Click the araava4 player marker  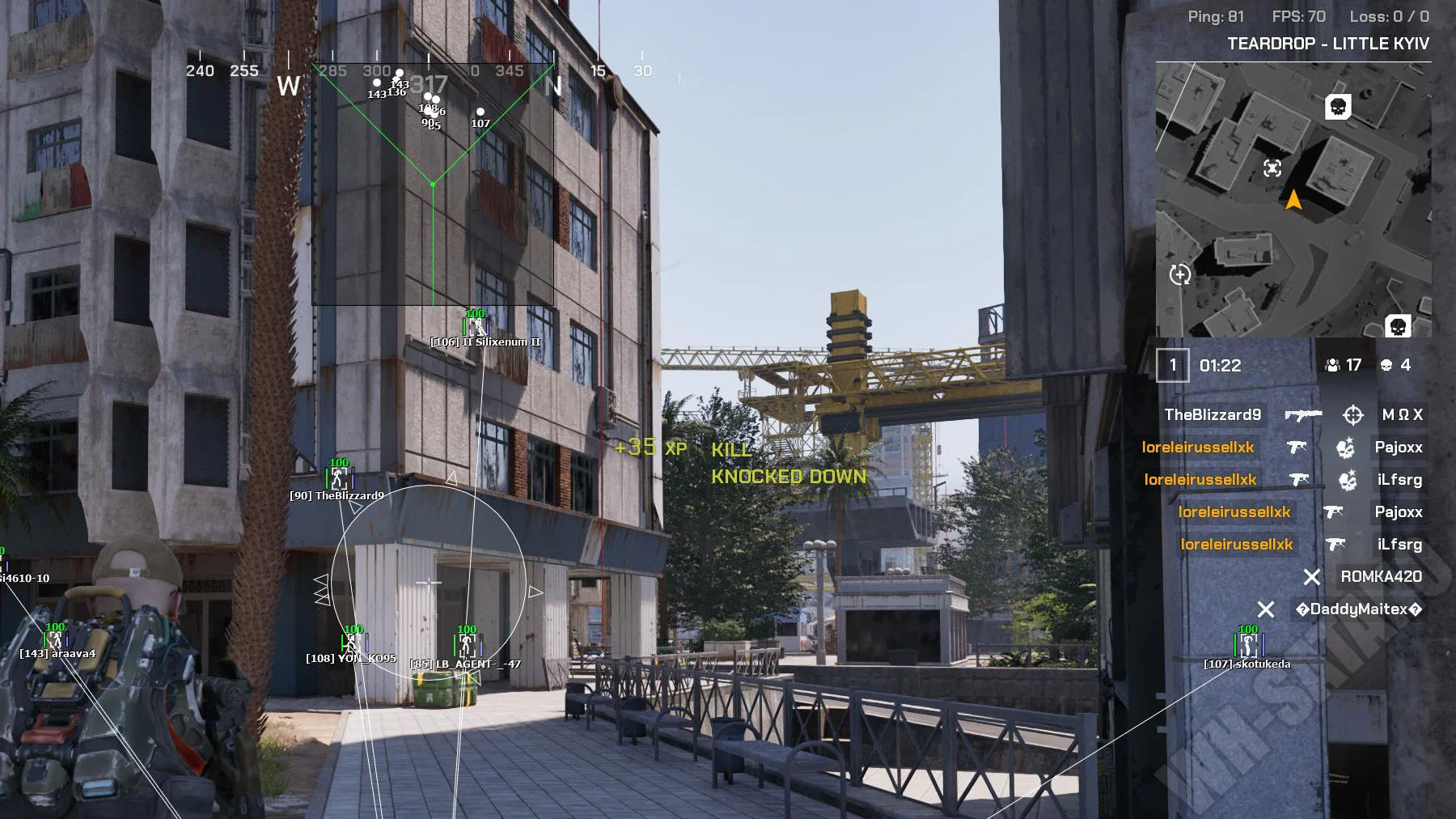pos(55,641)
